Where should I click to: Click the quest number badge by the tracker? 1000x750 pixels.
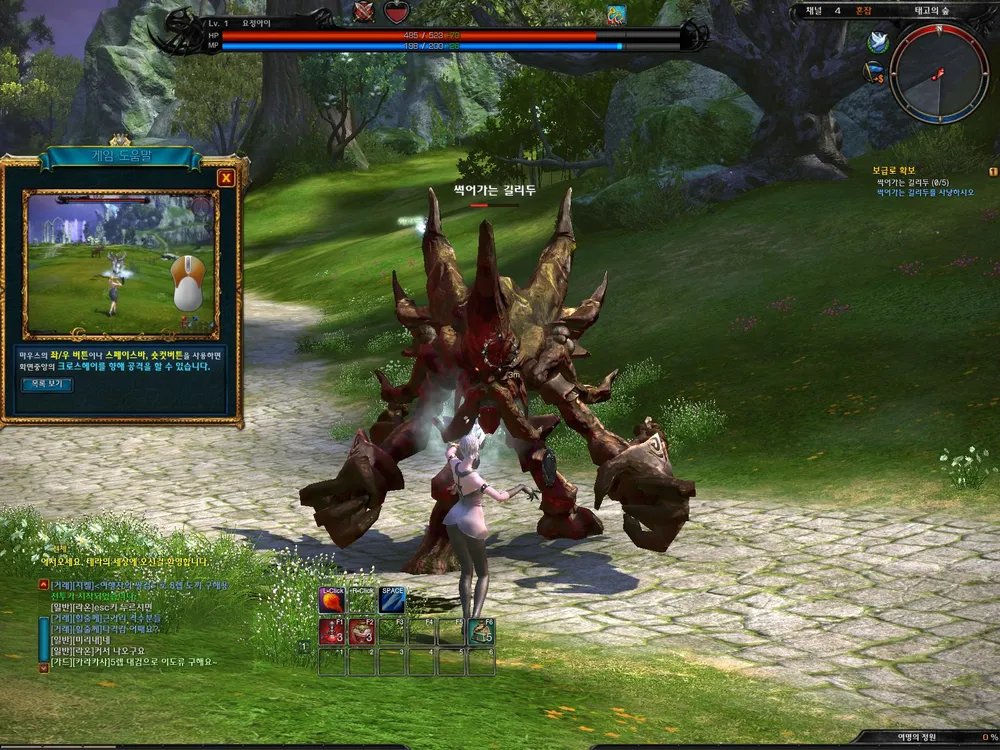(x=993, y=171)
